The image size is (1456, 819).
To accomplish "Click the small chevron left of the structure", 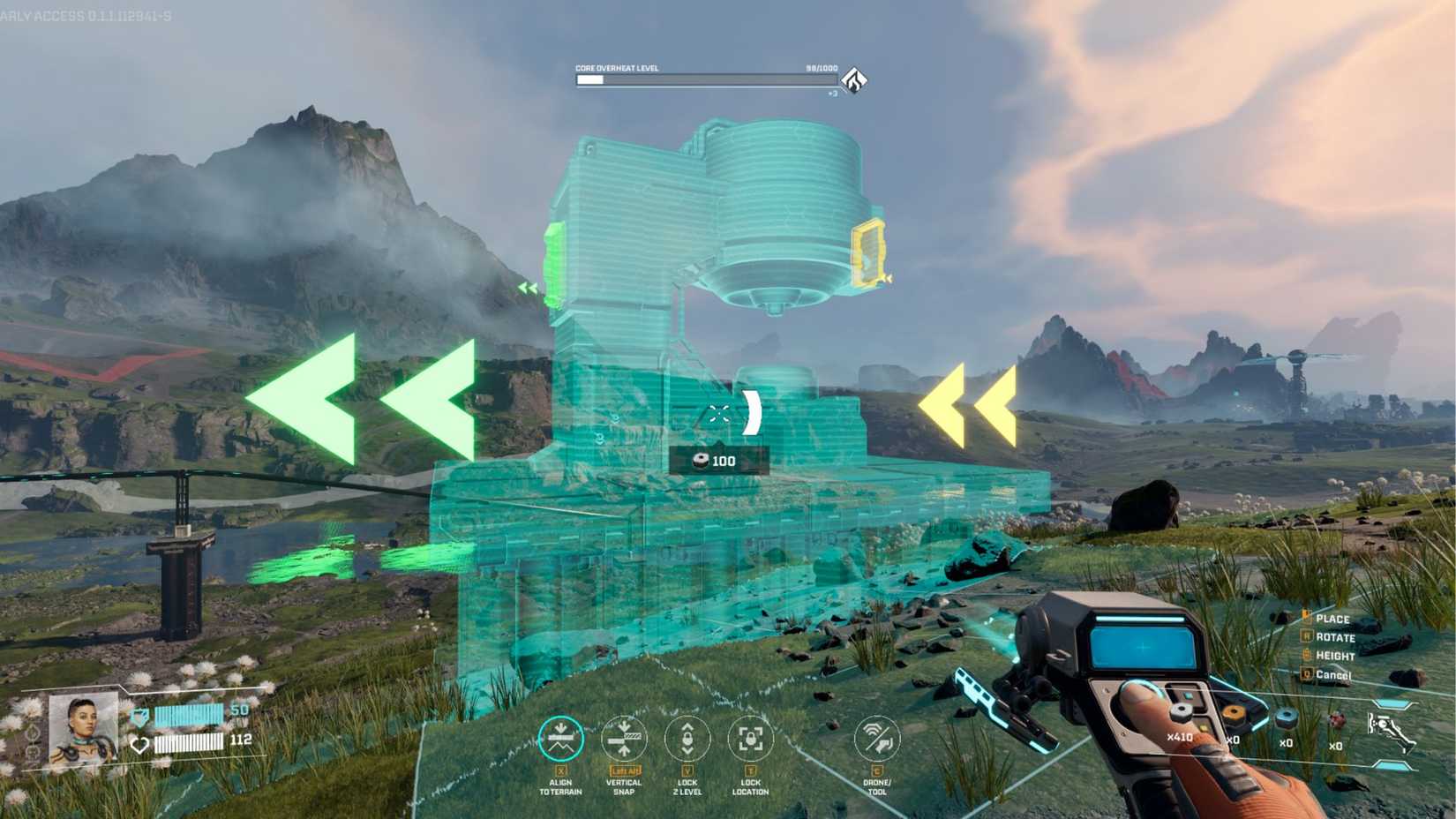I will pyautogui.click(x=527, y=289).
